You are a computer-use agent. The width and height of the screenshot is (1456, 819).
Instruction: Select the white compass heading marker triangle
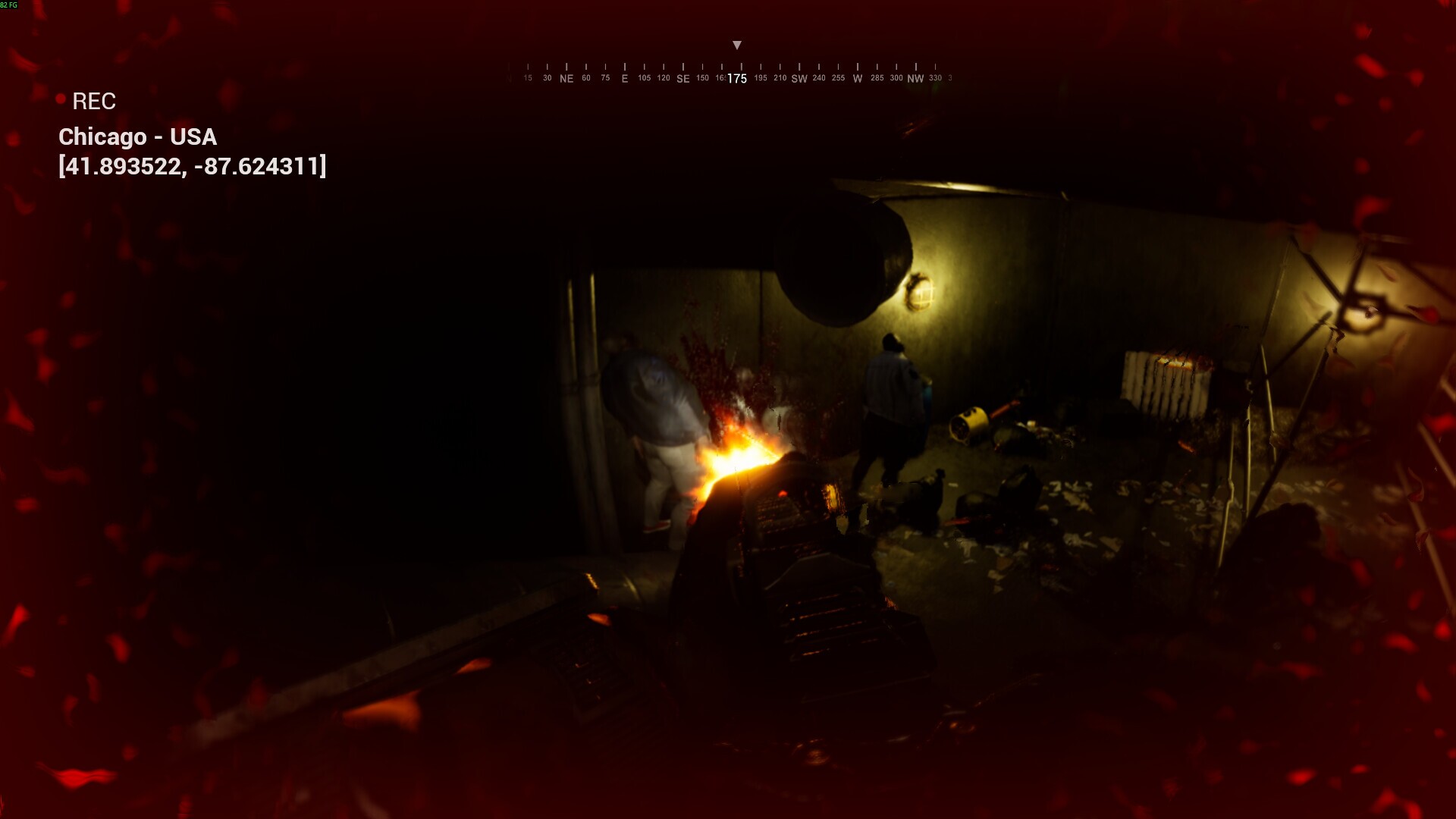click(736, 45)
